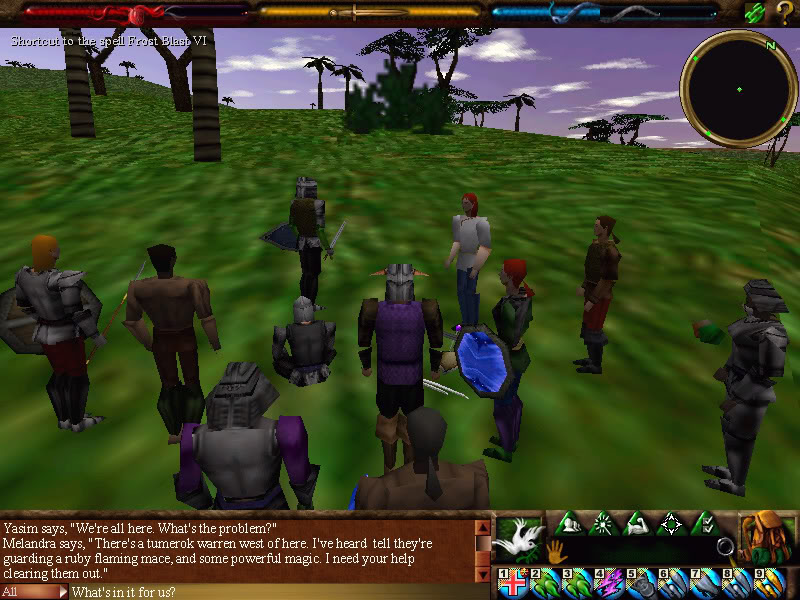Show the flexed arm attributes panel
This screenshot has height=600, width=800.
pos(637,523)
